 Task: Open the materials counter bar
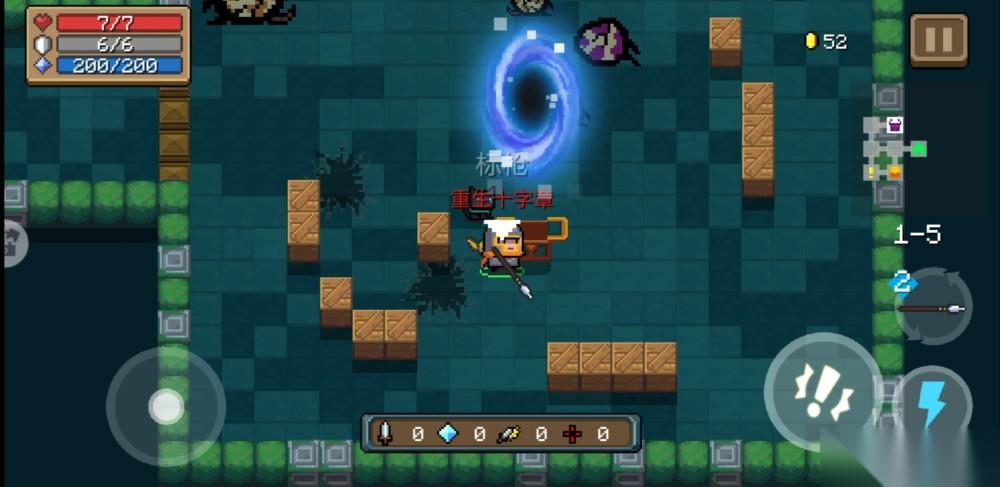500,434
